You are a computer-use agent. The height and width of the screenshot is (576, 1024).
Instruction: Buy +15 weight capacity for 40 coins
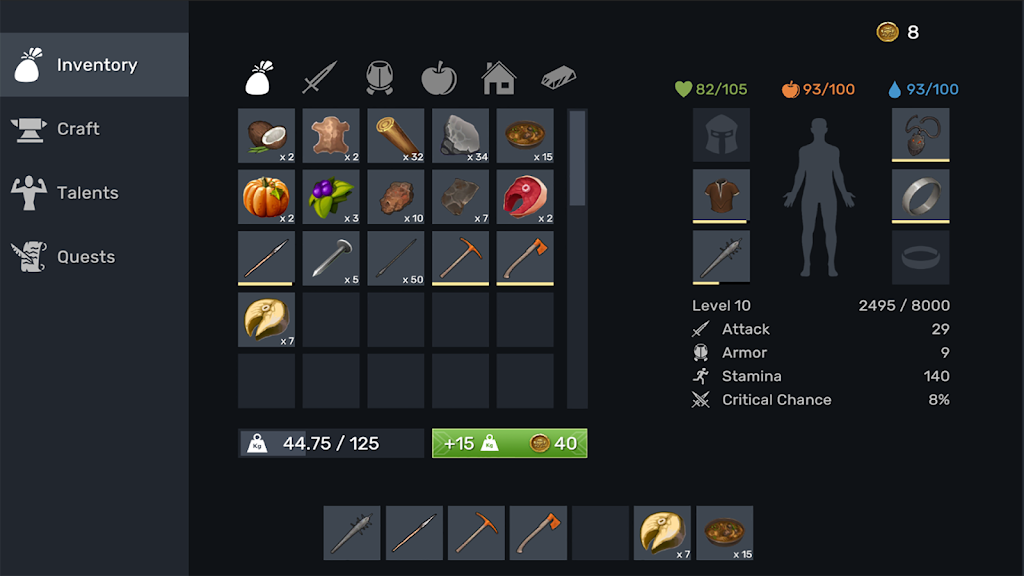(509, 443)
